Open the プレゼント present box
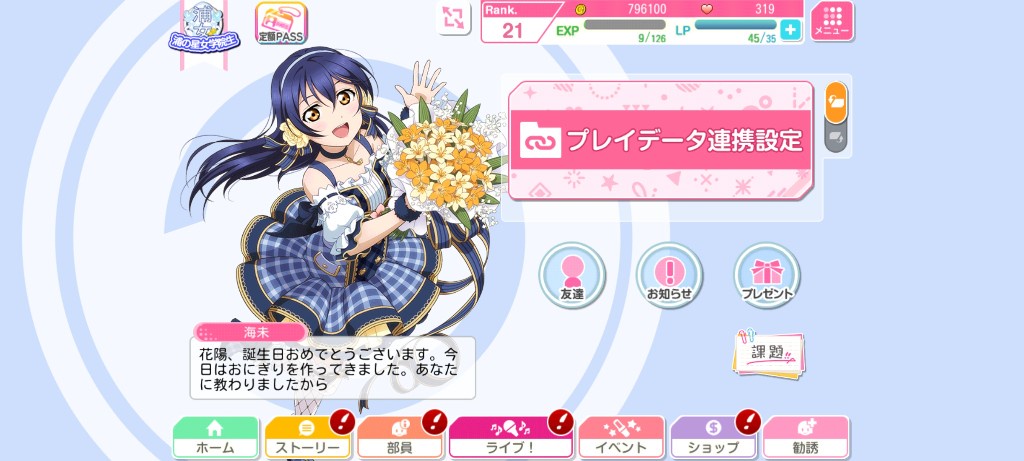The image size is (1024, 461). tap(767, 275)
